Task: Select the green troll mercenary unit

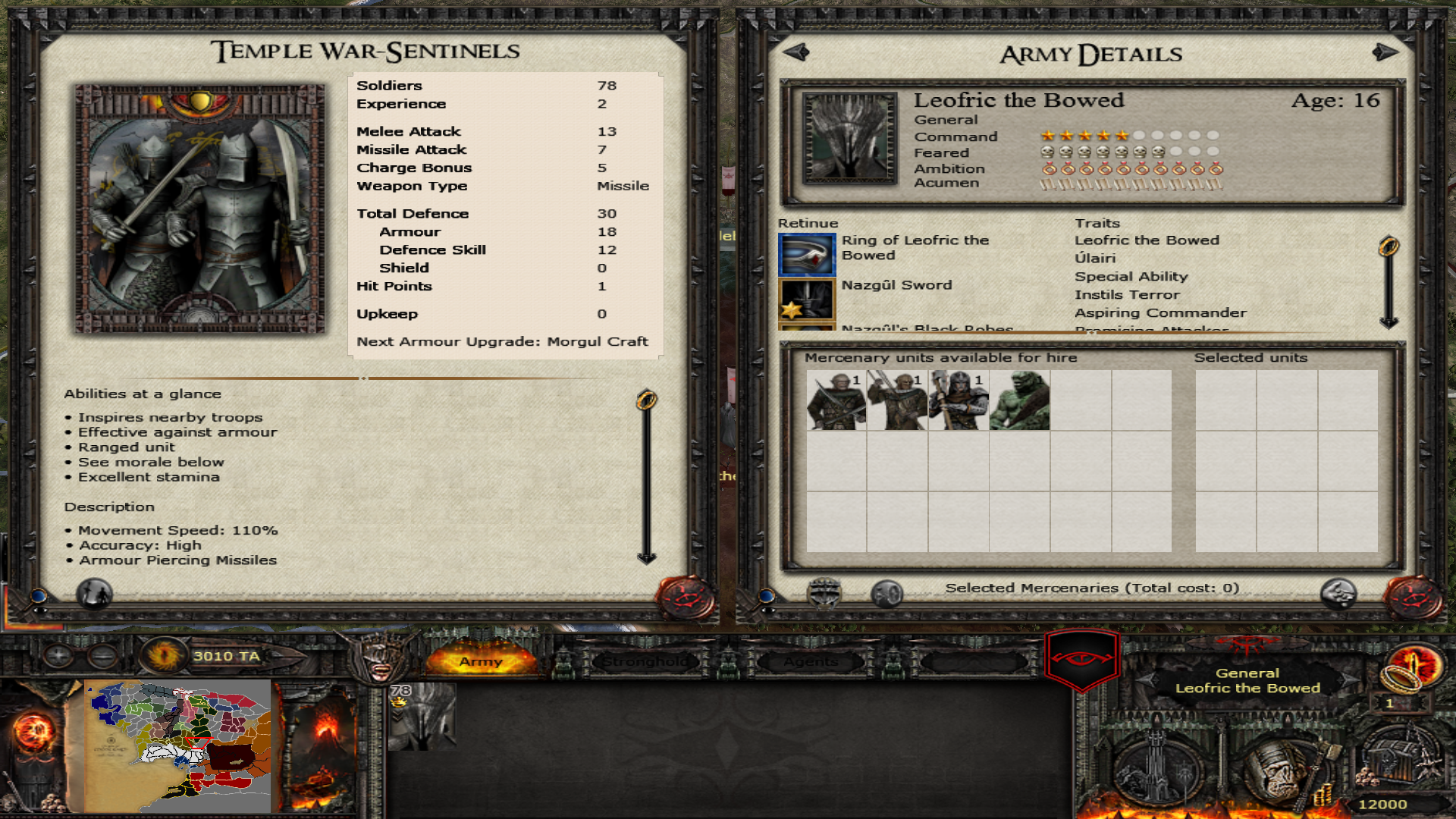Action: click(1020, 400)
